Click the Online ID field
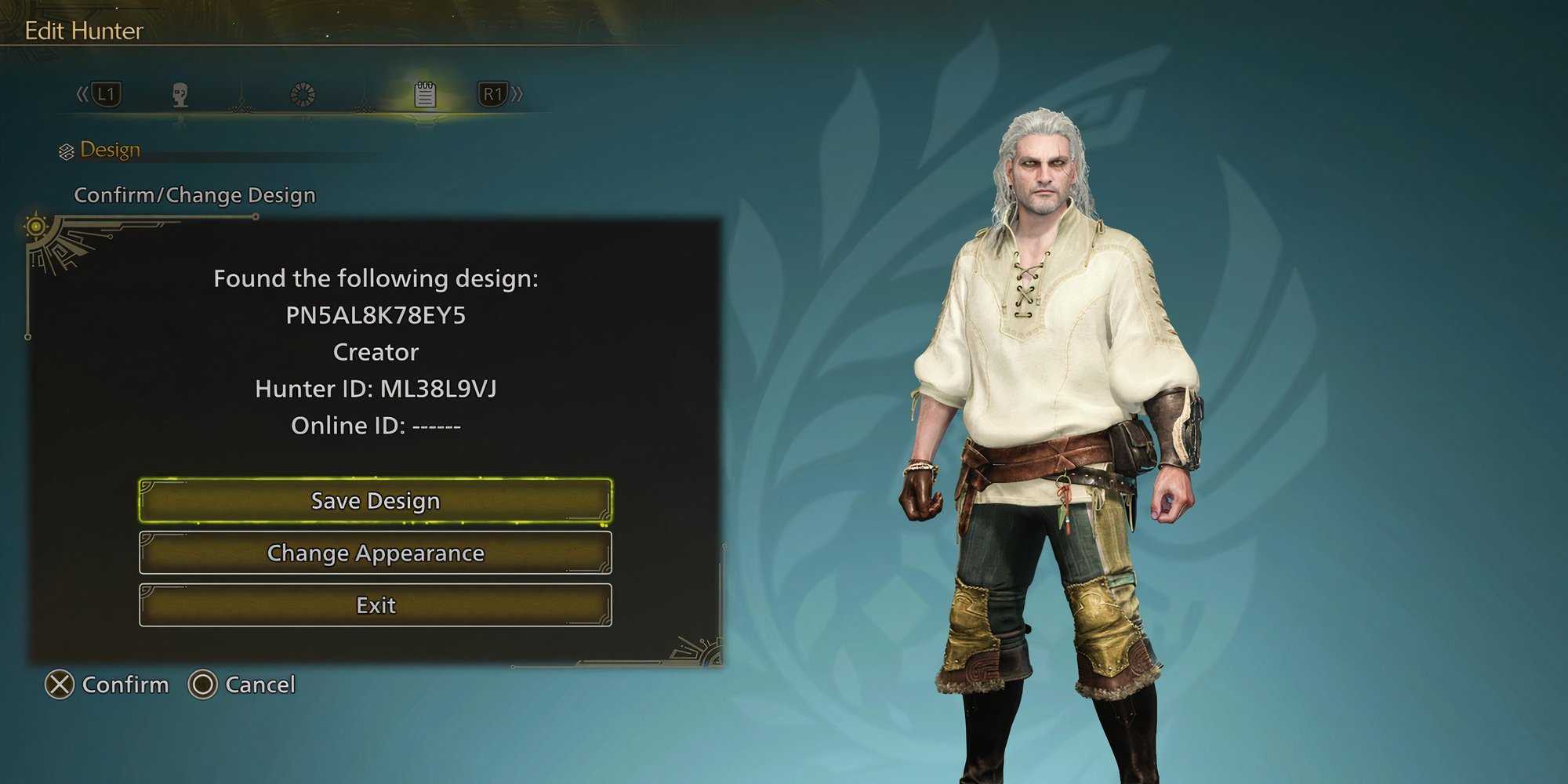Image resolution: width=1568 pixels, height=784 pixels. tap(376, 426)
